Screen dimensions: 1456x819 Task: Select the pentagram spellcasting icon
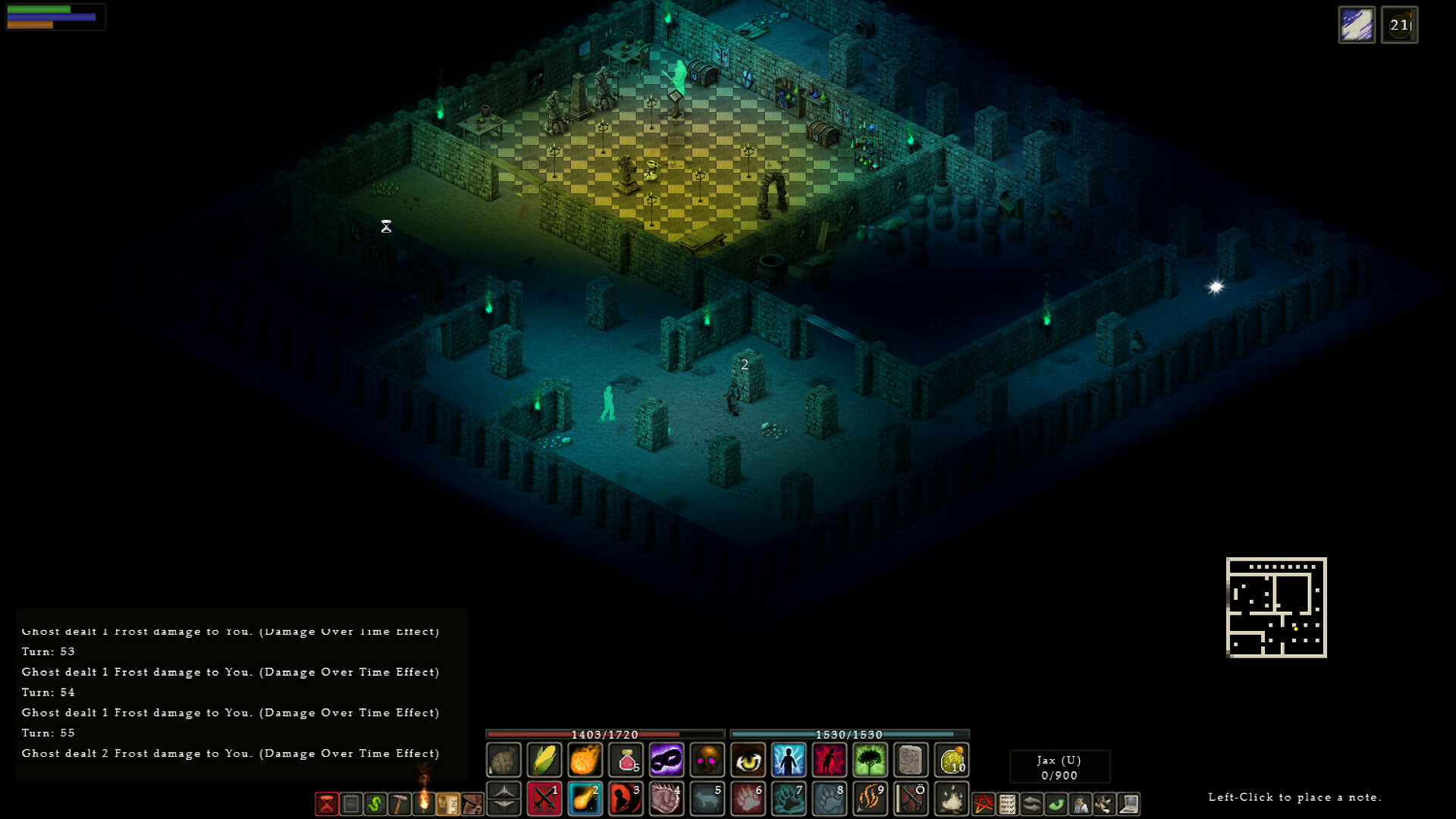pos(983,804)
